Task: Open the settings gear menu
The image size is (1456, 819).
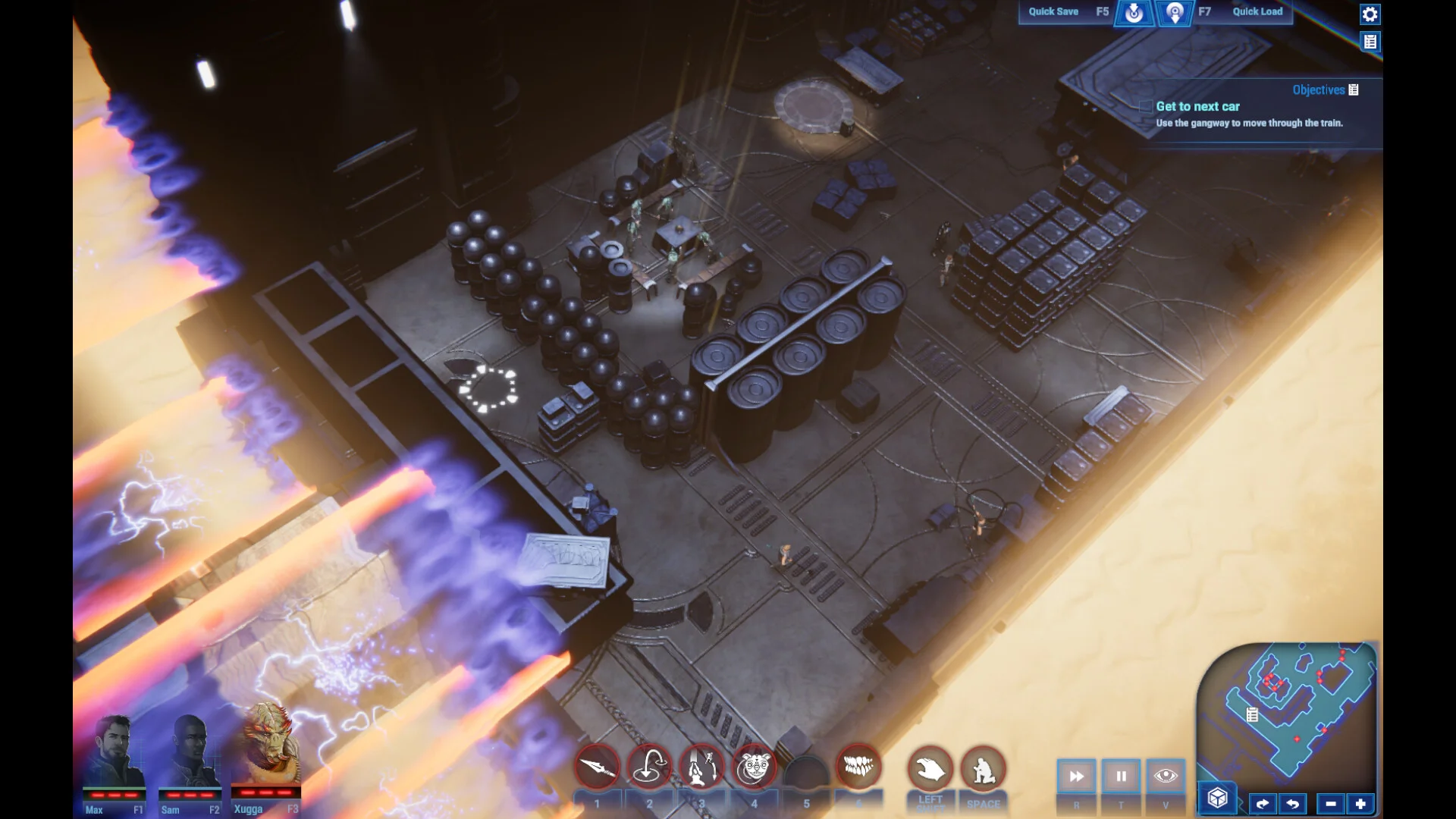Action: 1370,14
